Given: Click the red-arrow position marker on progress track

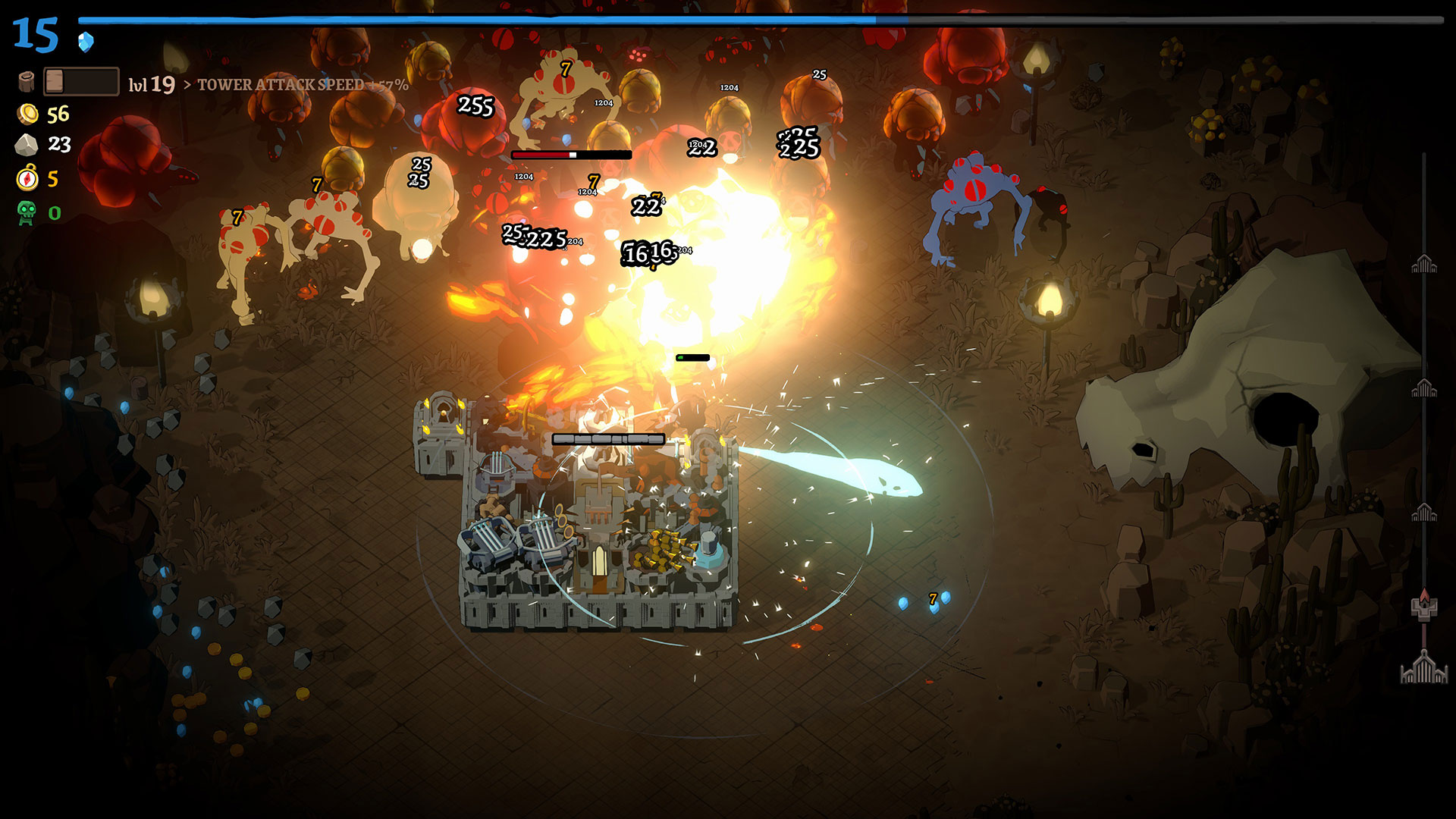Looking at the screenshot, I should [x=1423, y=605].
